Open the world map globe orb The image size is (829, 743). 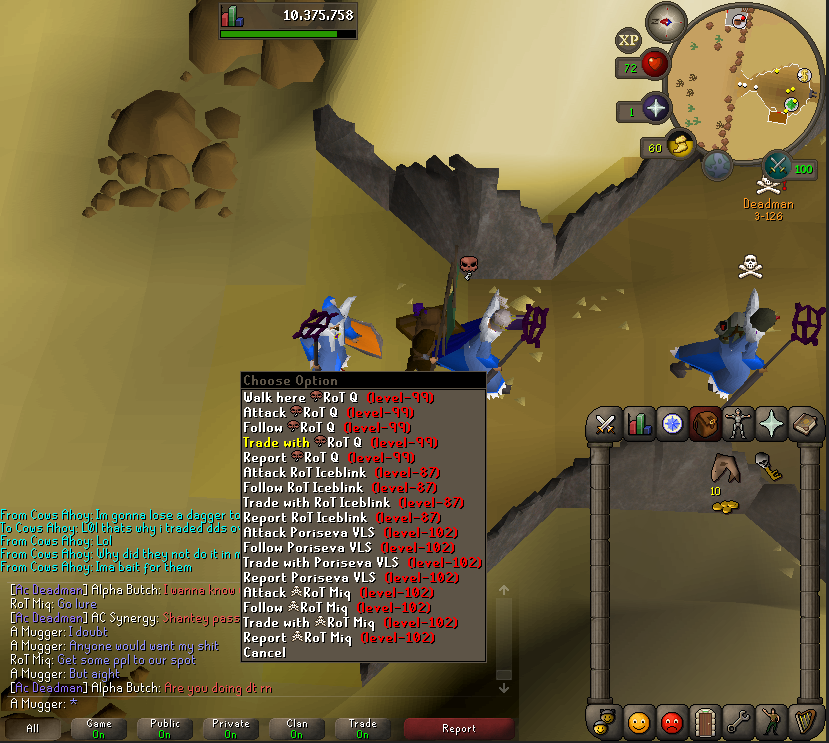click(716, 166)
